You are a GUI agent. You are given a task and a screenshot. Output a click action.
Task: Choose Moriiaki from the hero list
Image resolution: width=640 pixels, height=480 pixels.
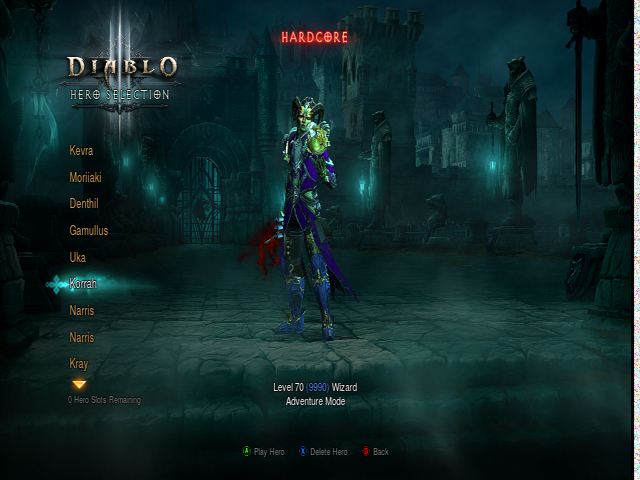pos(85,177)
